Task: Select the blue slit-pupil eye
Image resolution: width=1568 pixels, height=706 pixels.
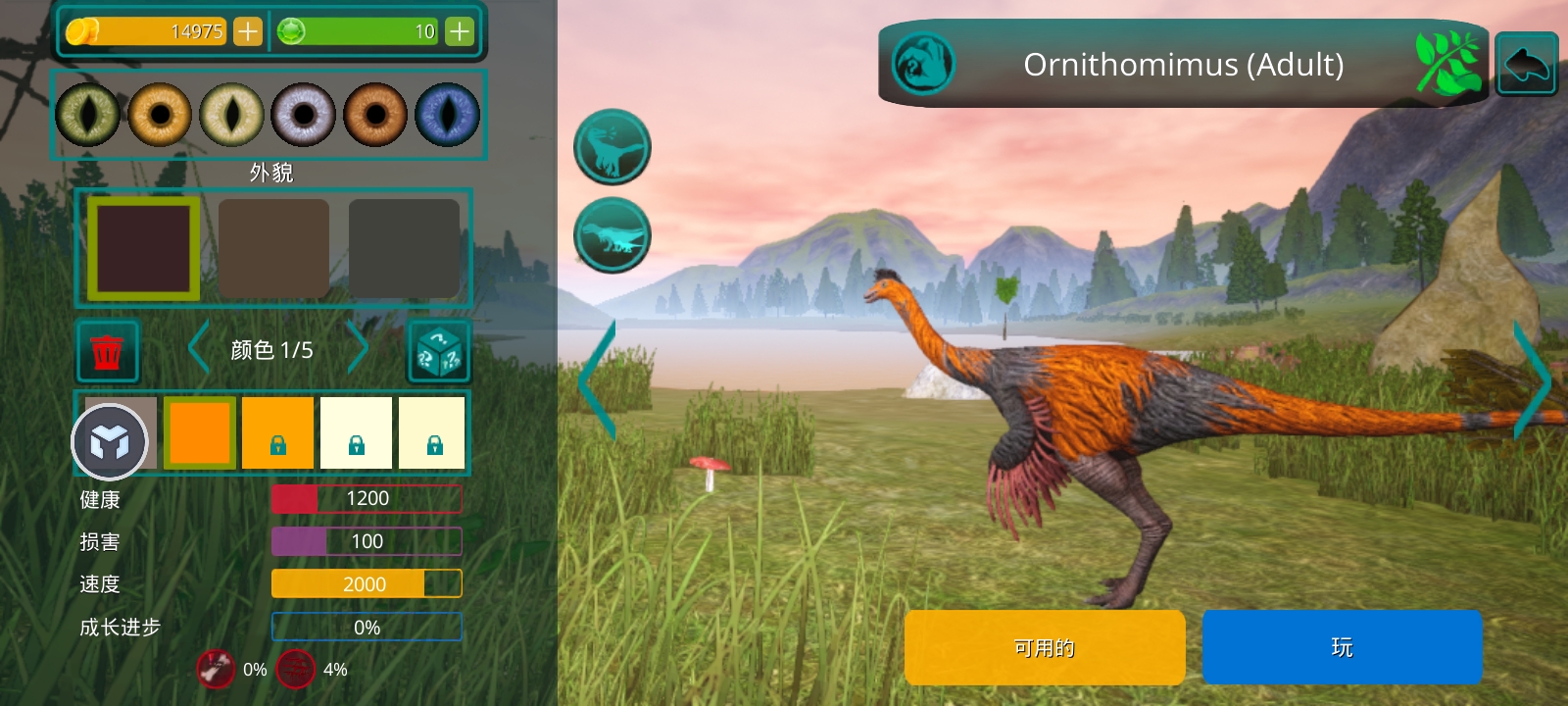Action: (x=447, y=115)
